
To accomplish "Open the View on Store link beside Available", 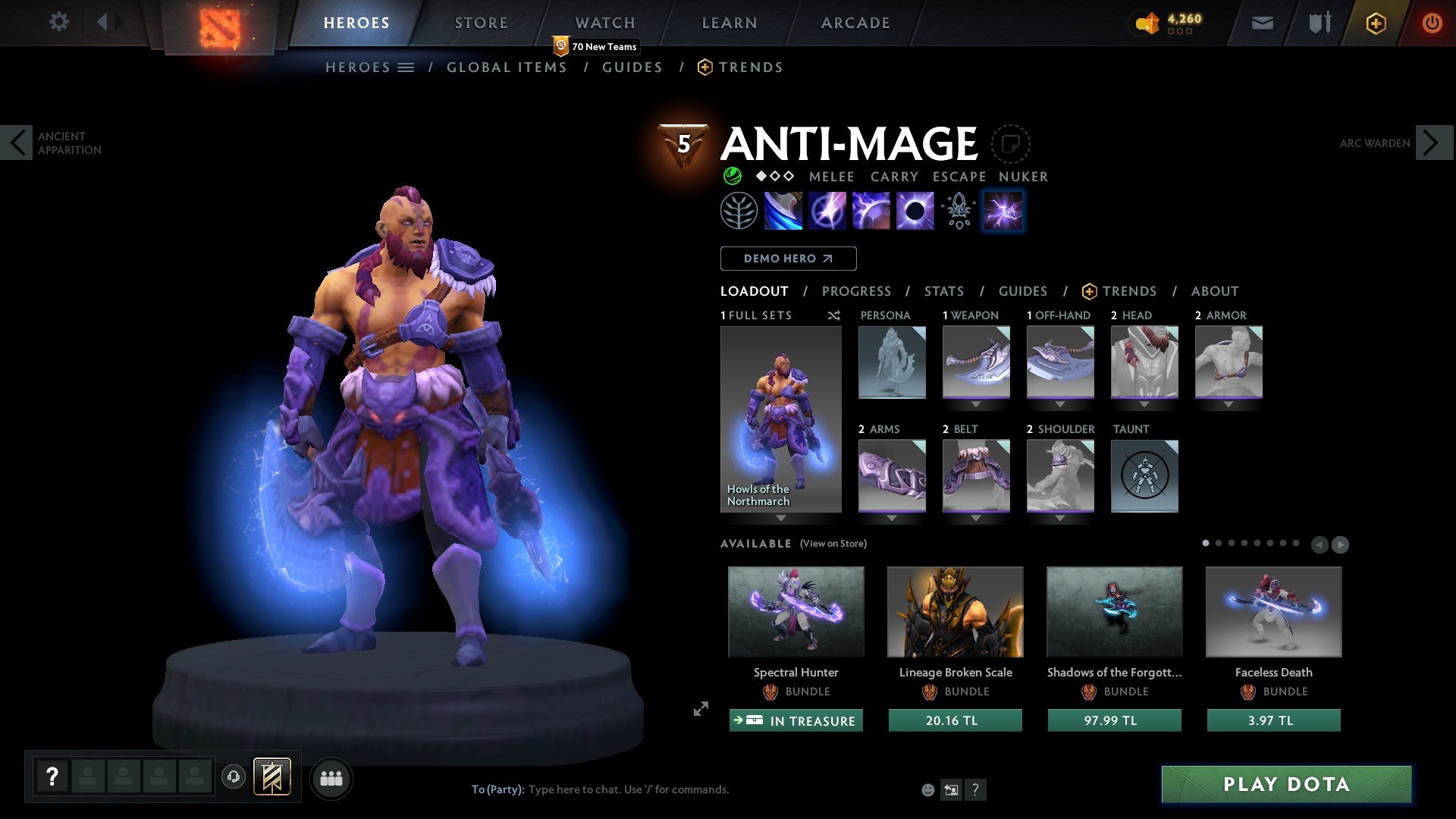I will 834,544.
